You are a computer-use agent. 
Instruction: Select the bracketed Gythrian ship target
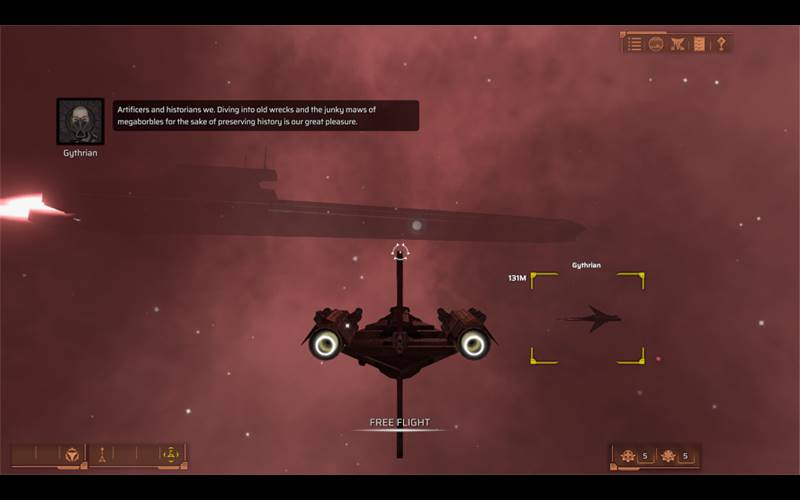pos(588,318)
